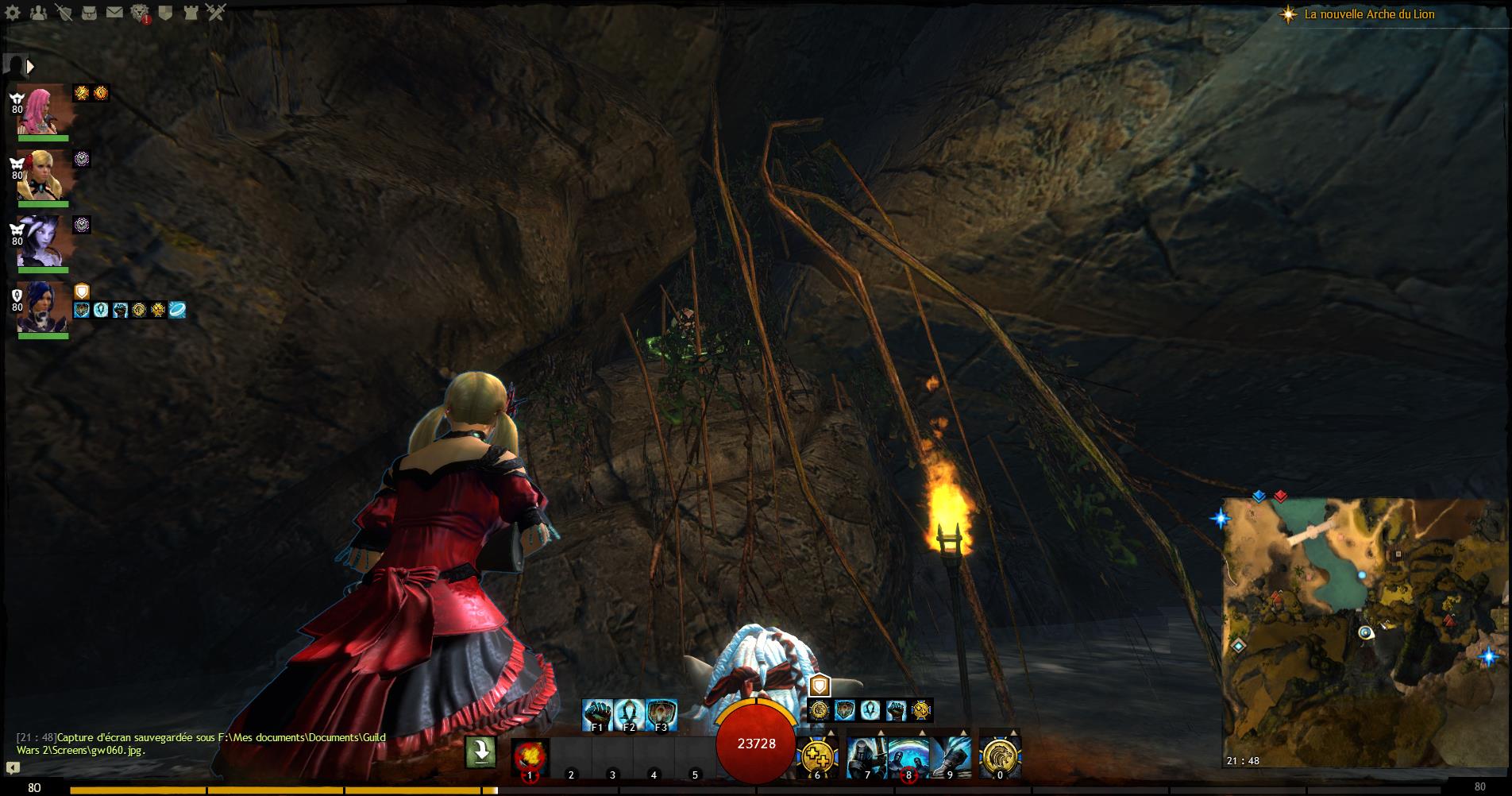The height and width of the screenshot is (796, 1512).
Task: Activate the F3 shield virtue skill
Action: point(661,714)
